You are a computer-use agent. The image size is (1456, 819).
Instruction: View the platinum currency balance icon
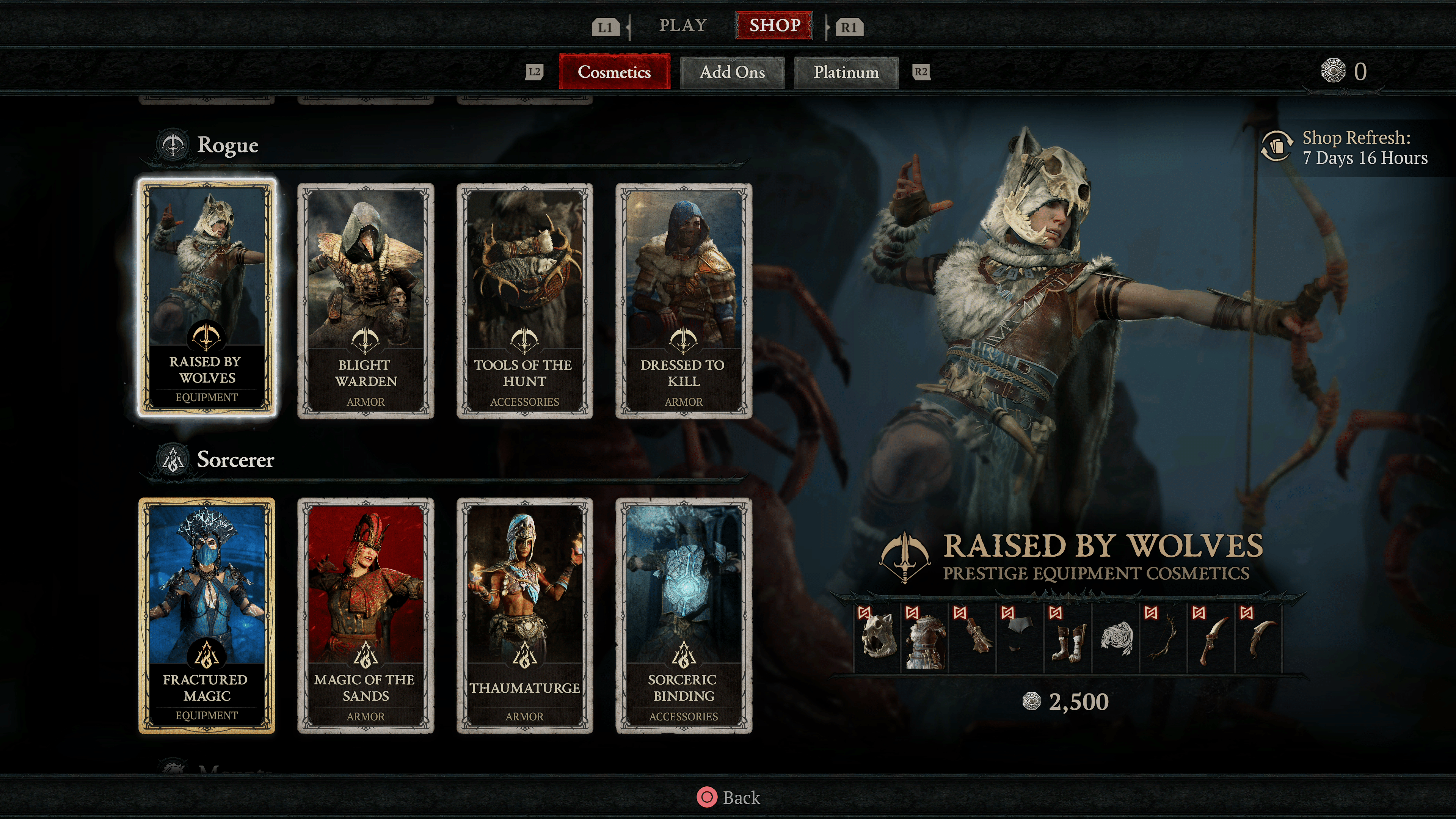tap(1333, 71)
